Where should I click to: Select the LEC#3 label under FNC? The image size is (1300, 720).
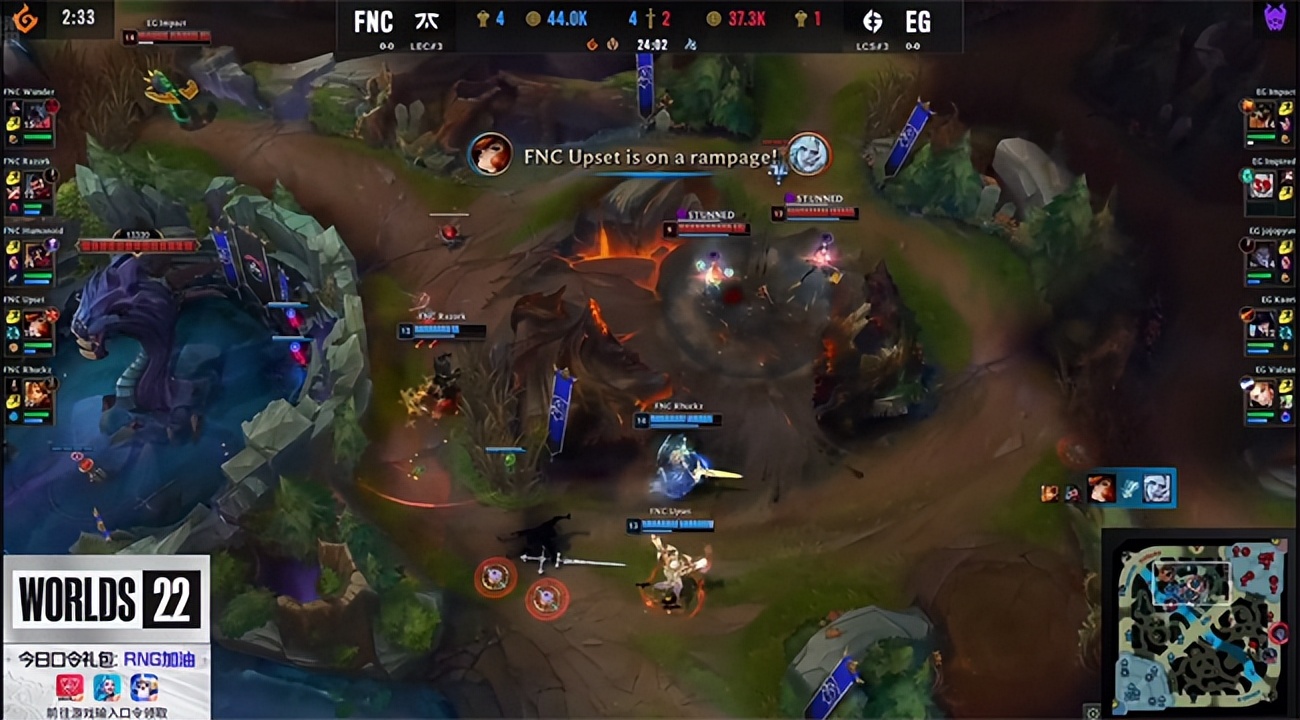(x=425, y=46)
